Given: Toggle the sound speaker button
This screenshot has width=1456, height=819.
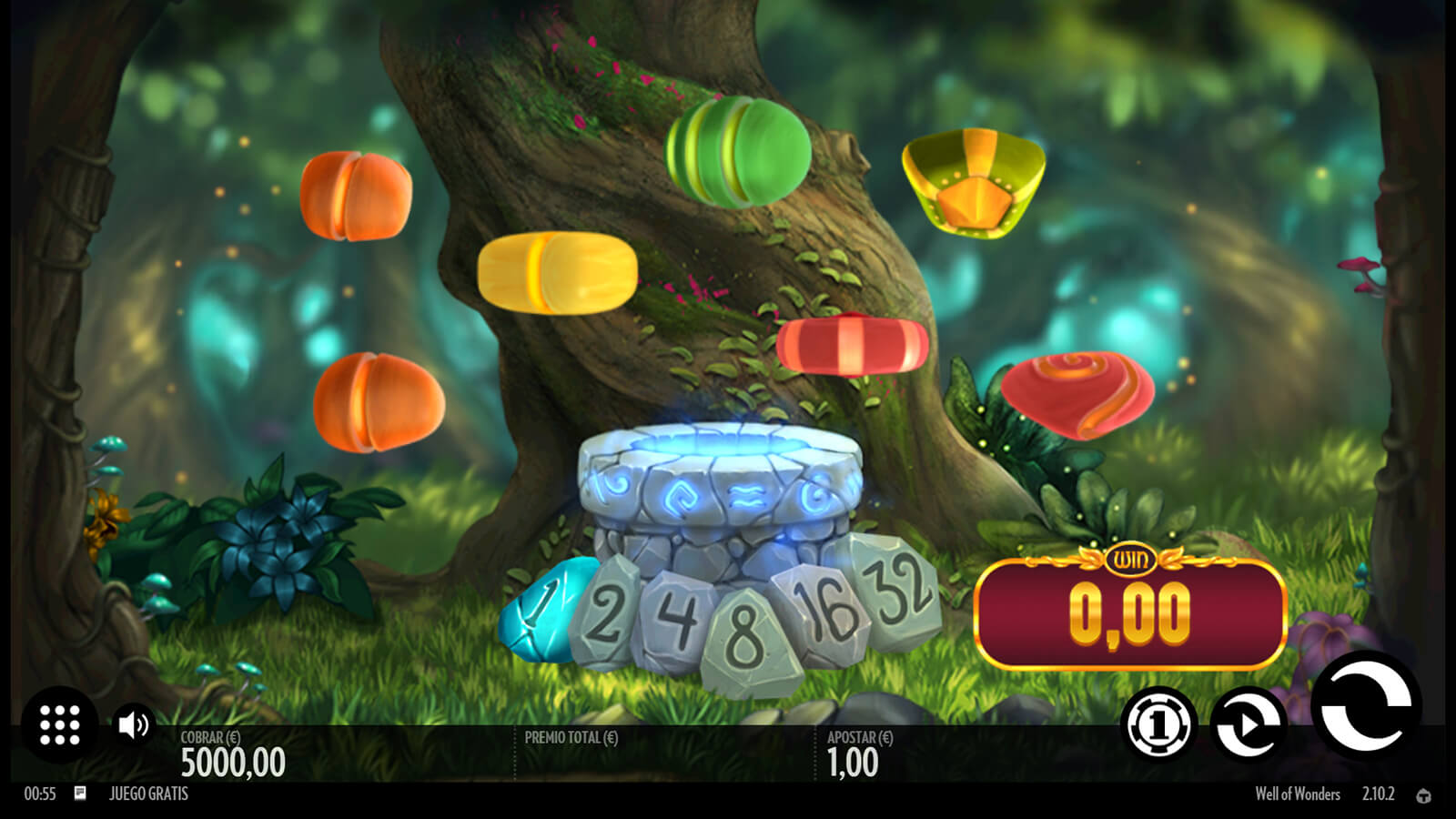Looking at the screenshot, I should tap(134, 724).
